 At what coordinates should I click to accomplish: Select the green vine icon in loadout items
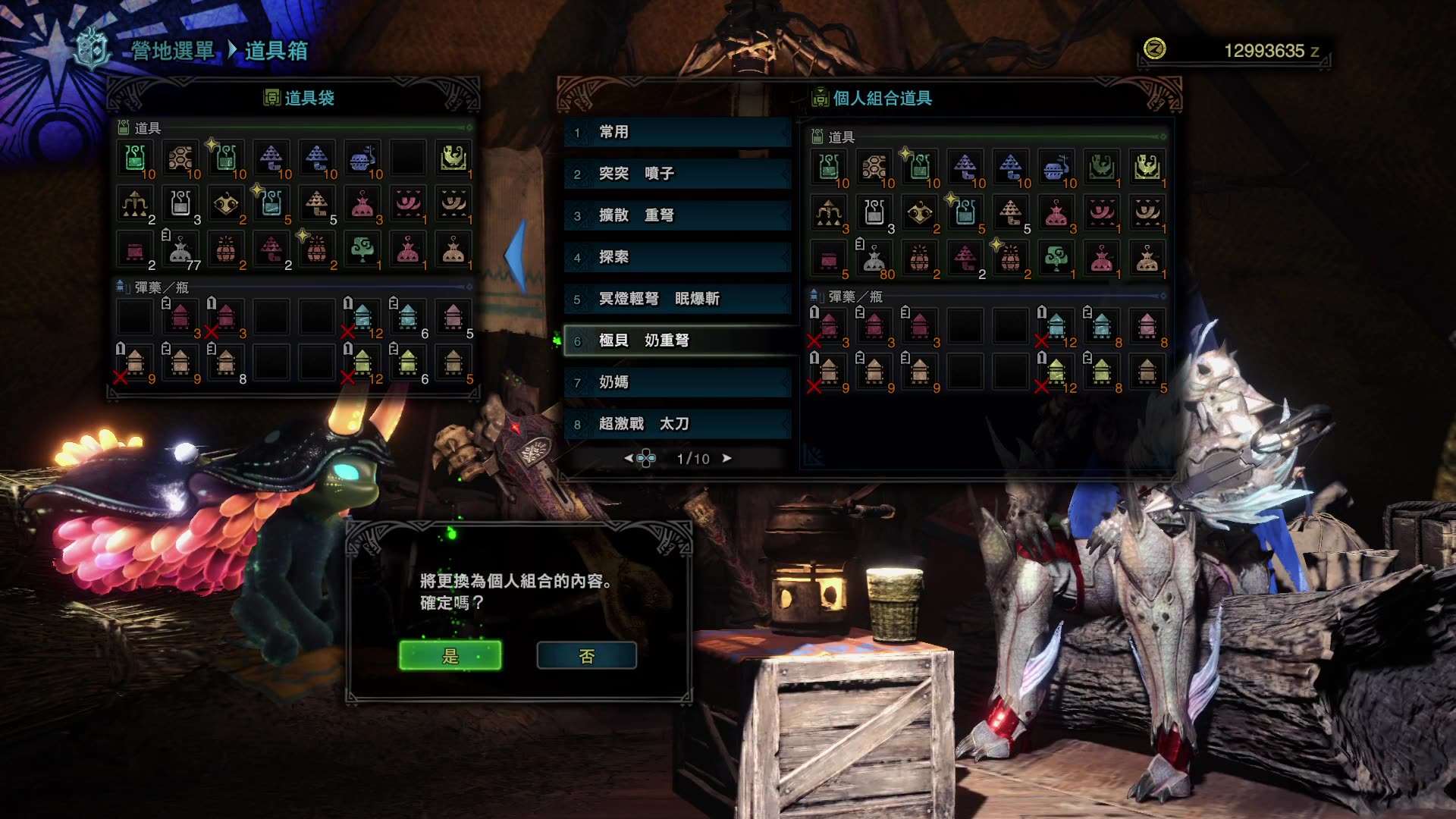click(1056, 258)
